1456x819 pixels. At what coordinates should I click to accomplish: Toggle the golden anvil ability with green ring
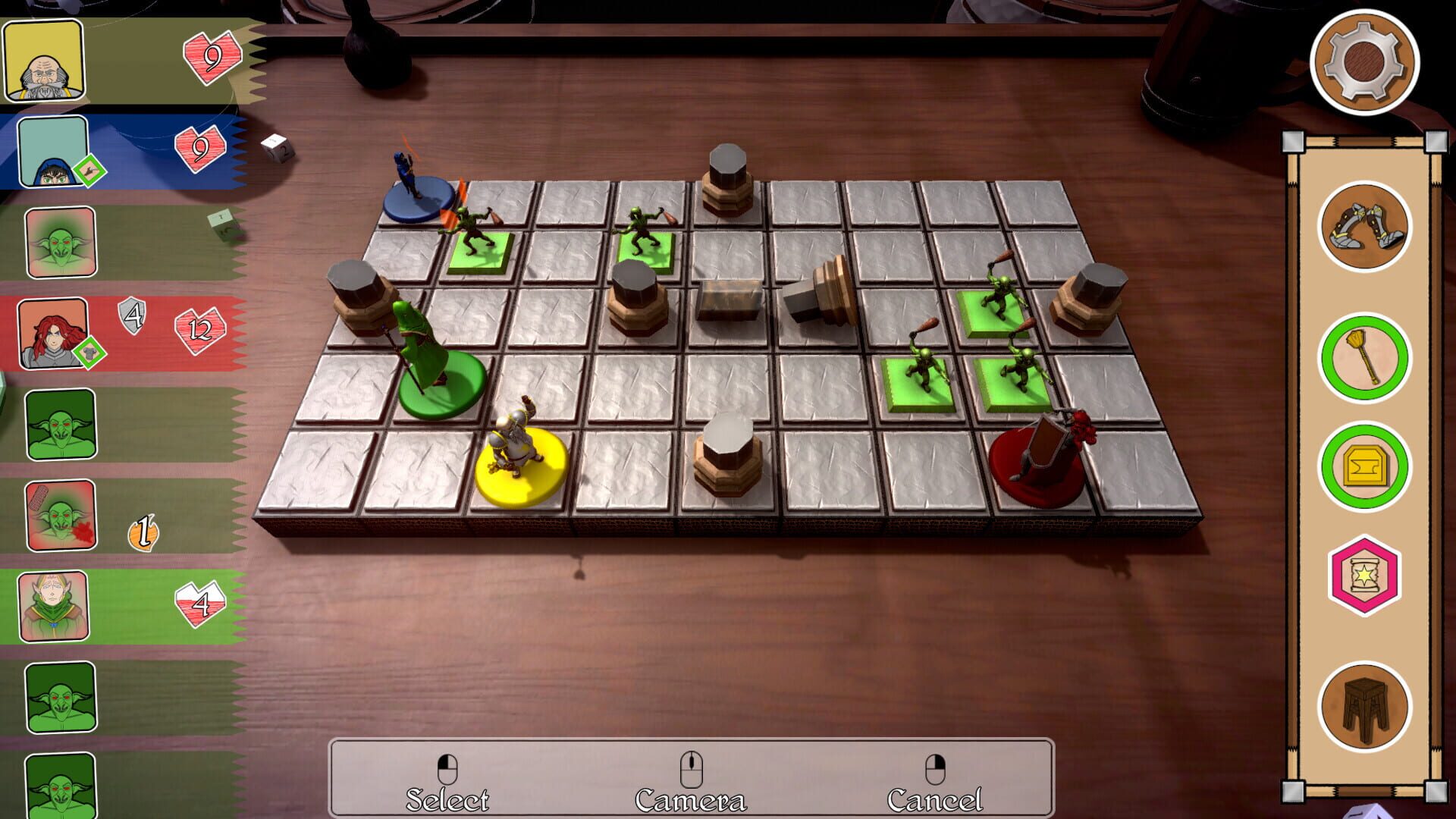tap(1365, 463)
